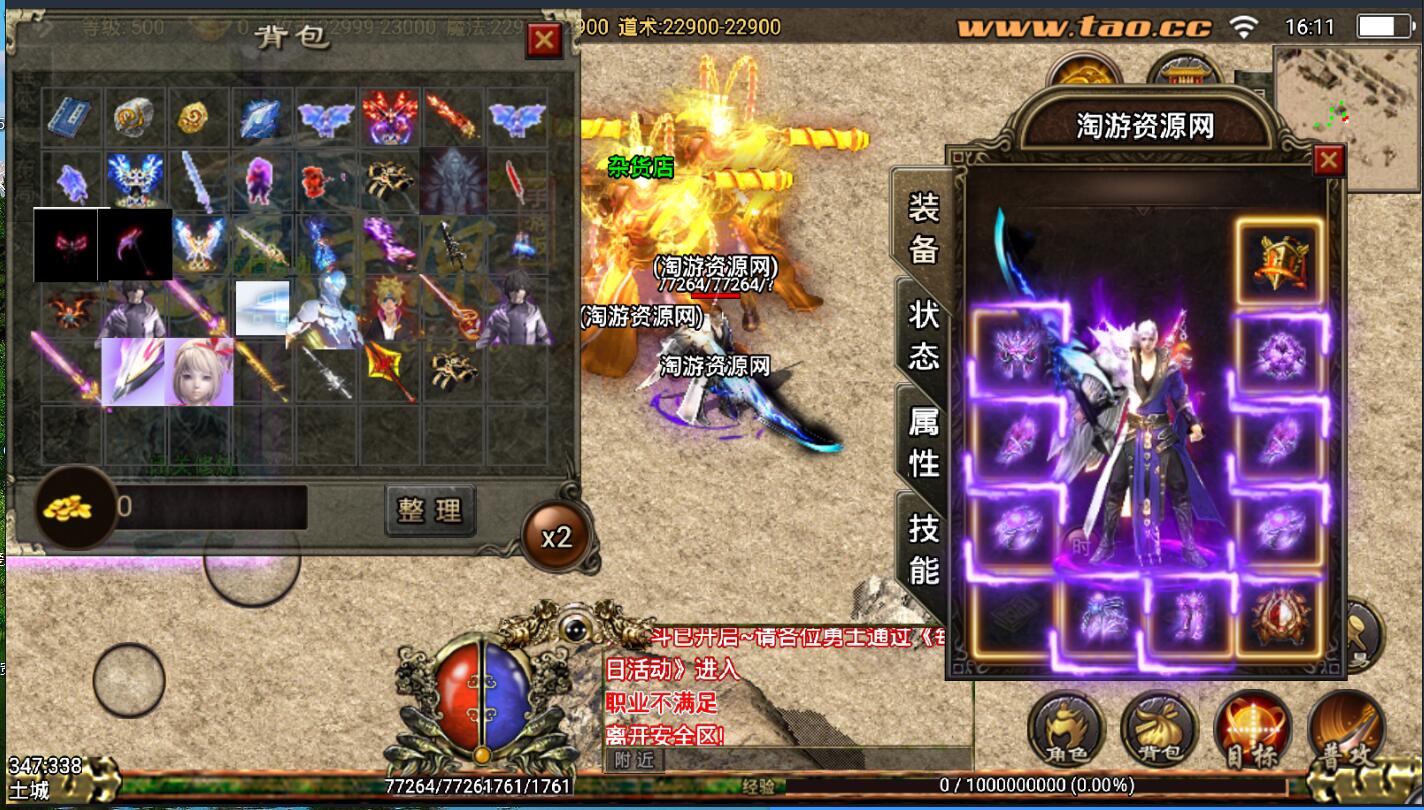Image resolution: width=1424 pixels, height=810 pixels.
Task: Select the 技能 skills tab
Action: coord(923,548)
